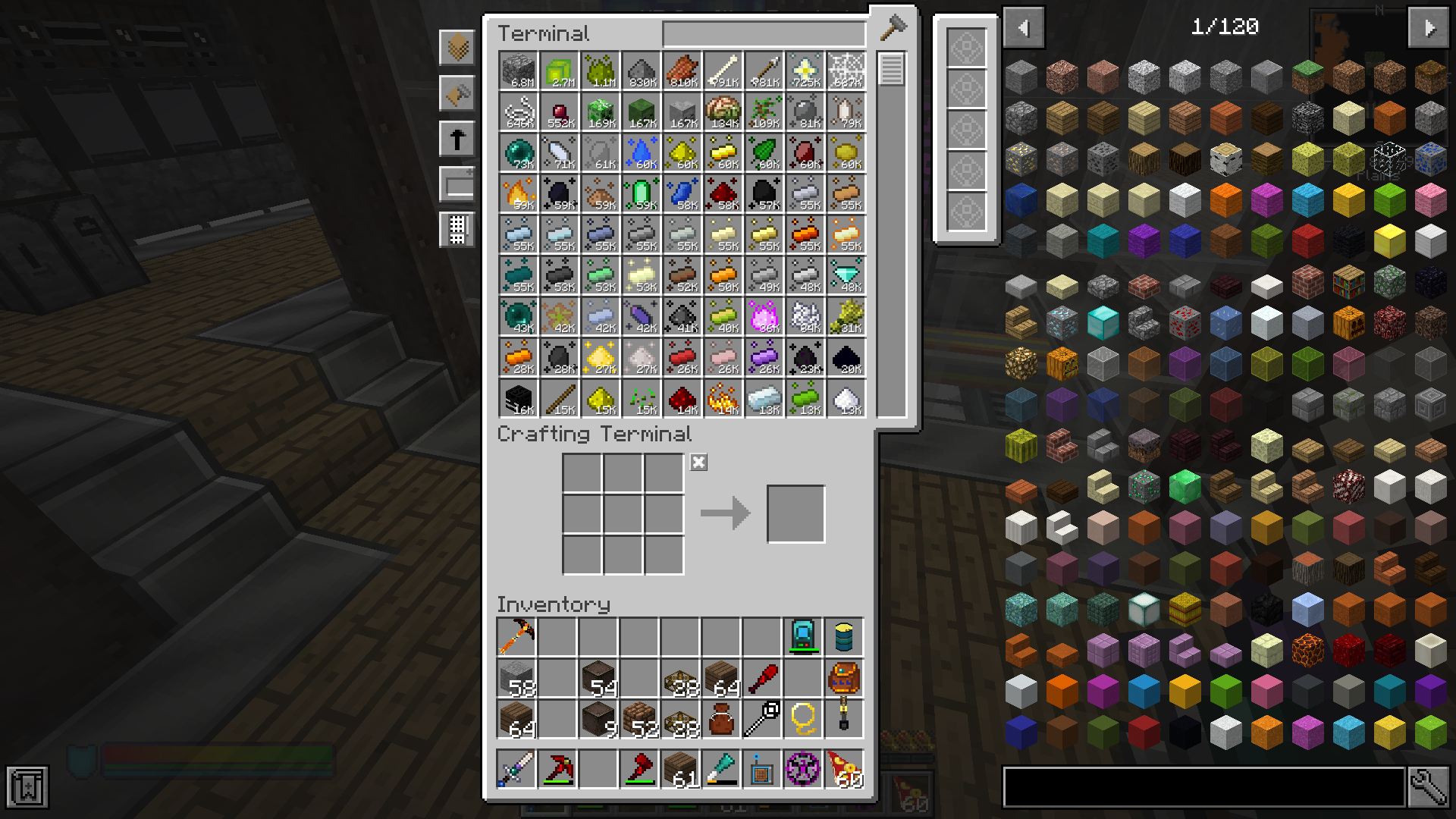Select the magnifying glass item in inventory
The height and width of the screenshot is (819, 1456).
(x=762, y=717)
